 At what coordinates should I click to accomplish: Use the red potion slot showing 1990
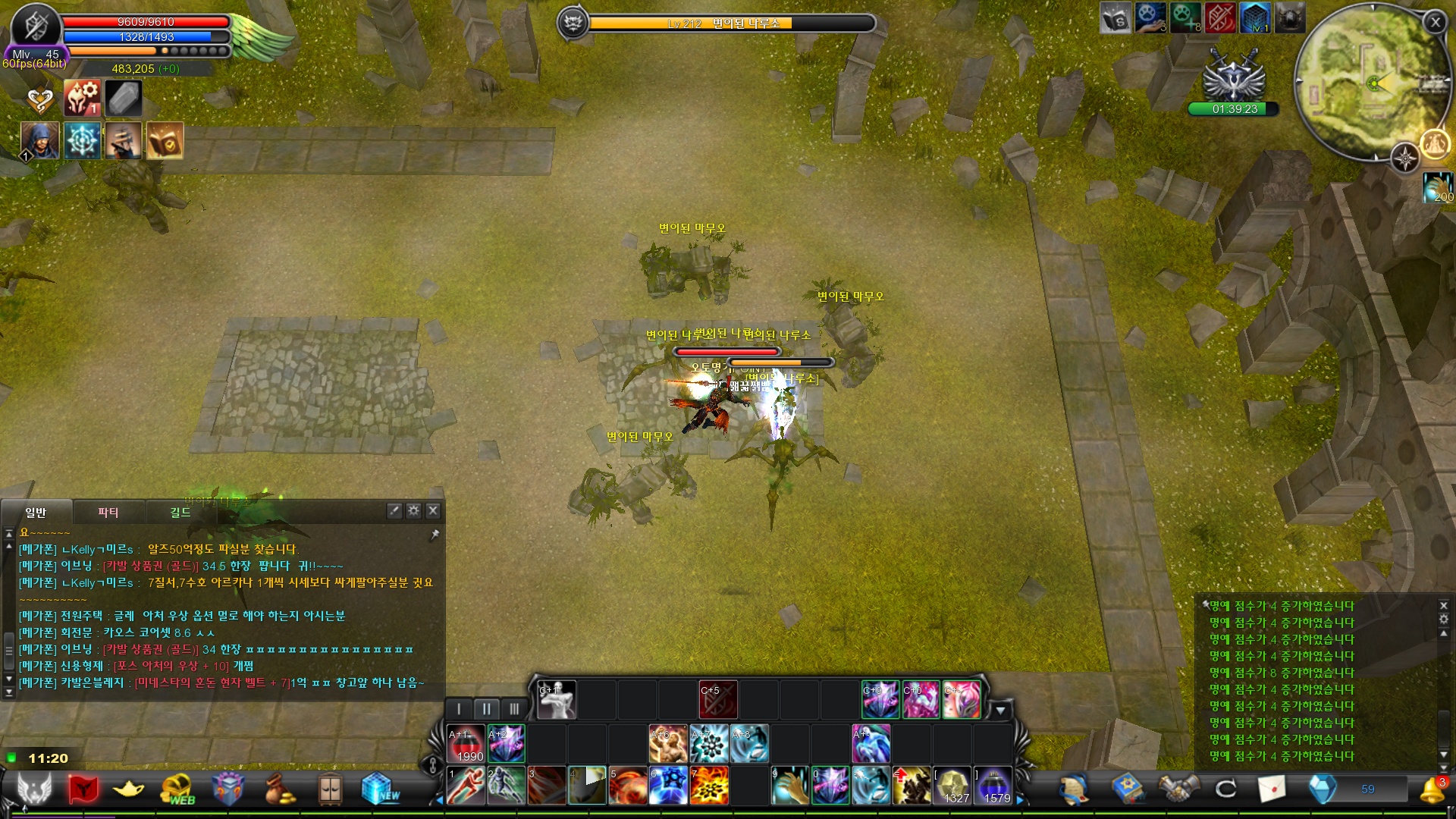[466, 744]
